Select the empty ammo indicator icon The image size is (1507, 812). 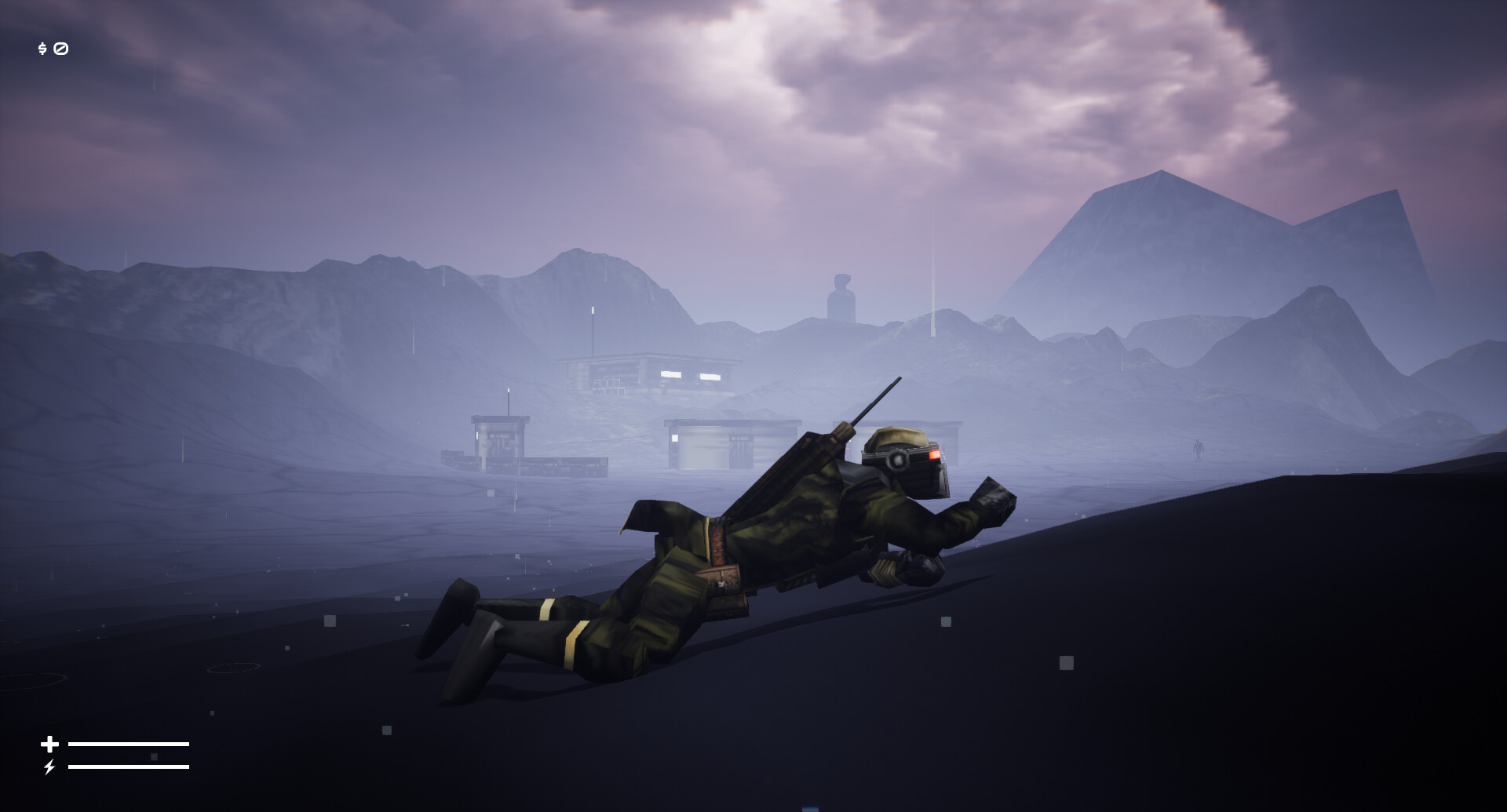[61, 49]
